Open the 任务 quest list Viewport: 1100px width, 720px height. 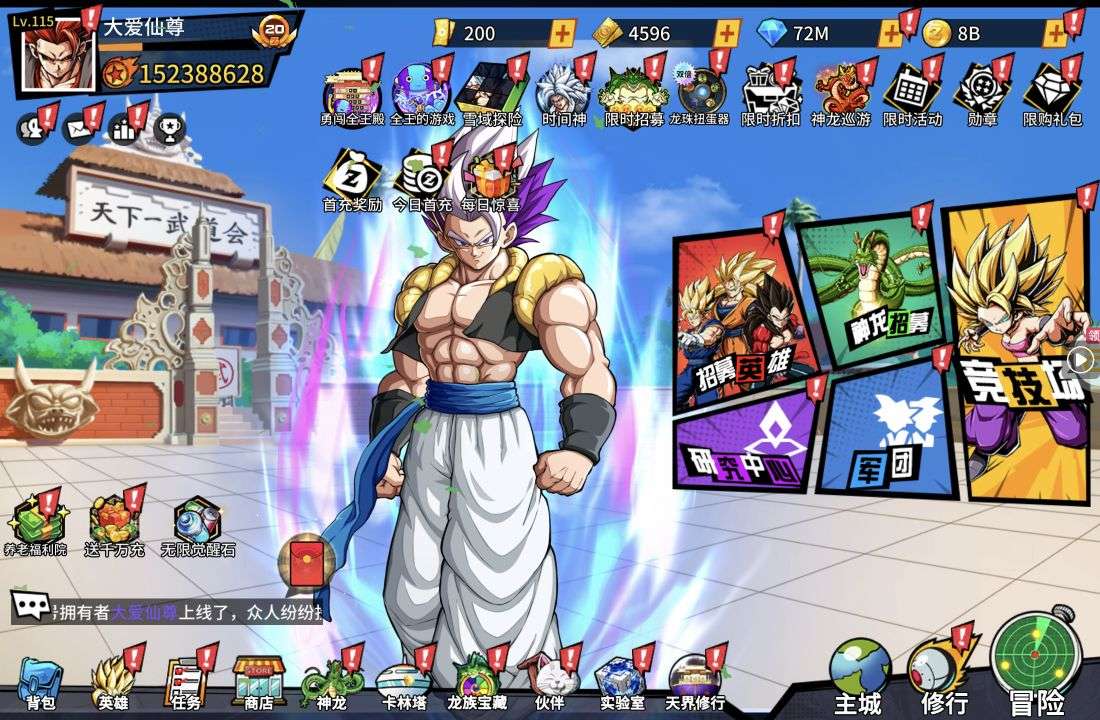185,683
